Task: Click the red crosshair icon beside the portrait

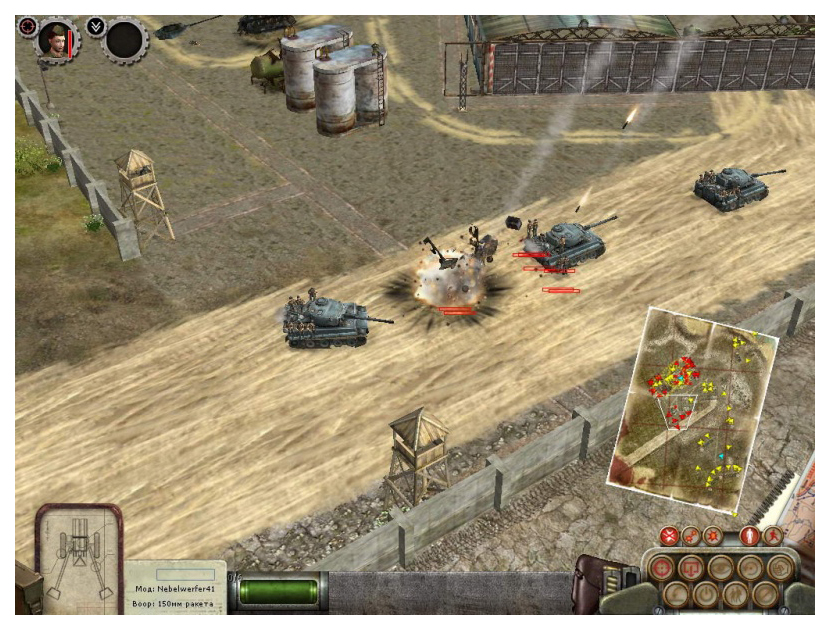Action: (27, 26)
